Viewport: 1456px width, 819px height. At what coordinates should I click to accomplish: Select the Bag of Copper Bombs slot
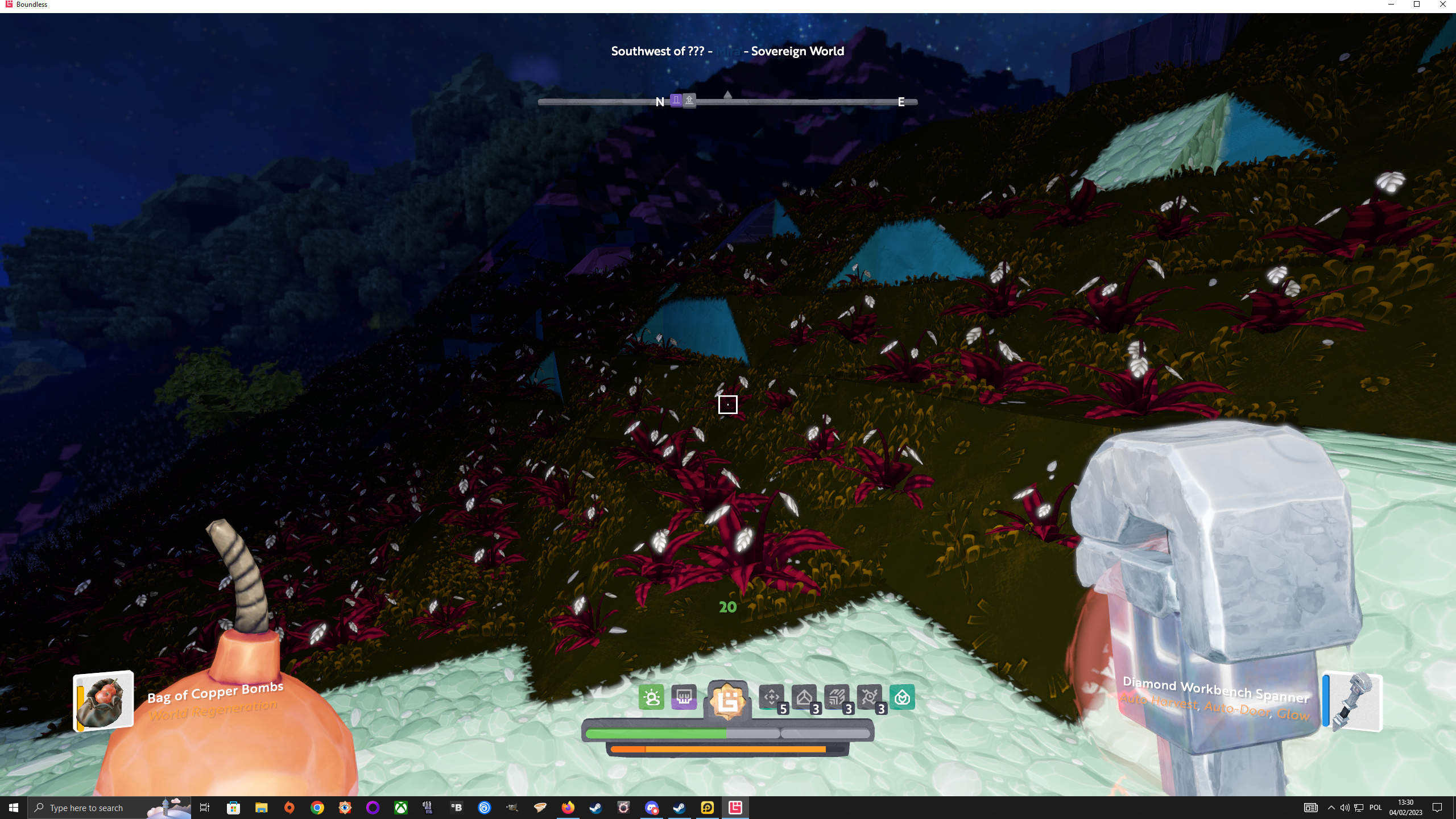pos(104,701)
